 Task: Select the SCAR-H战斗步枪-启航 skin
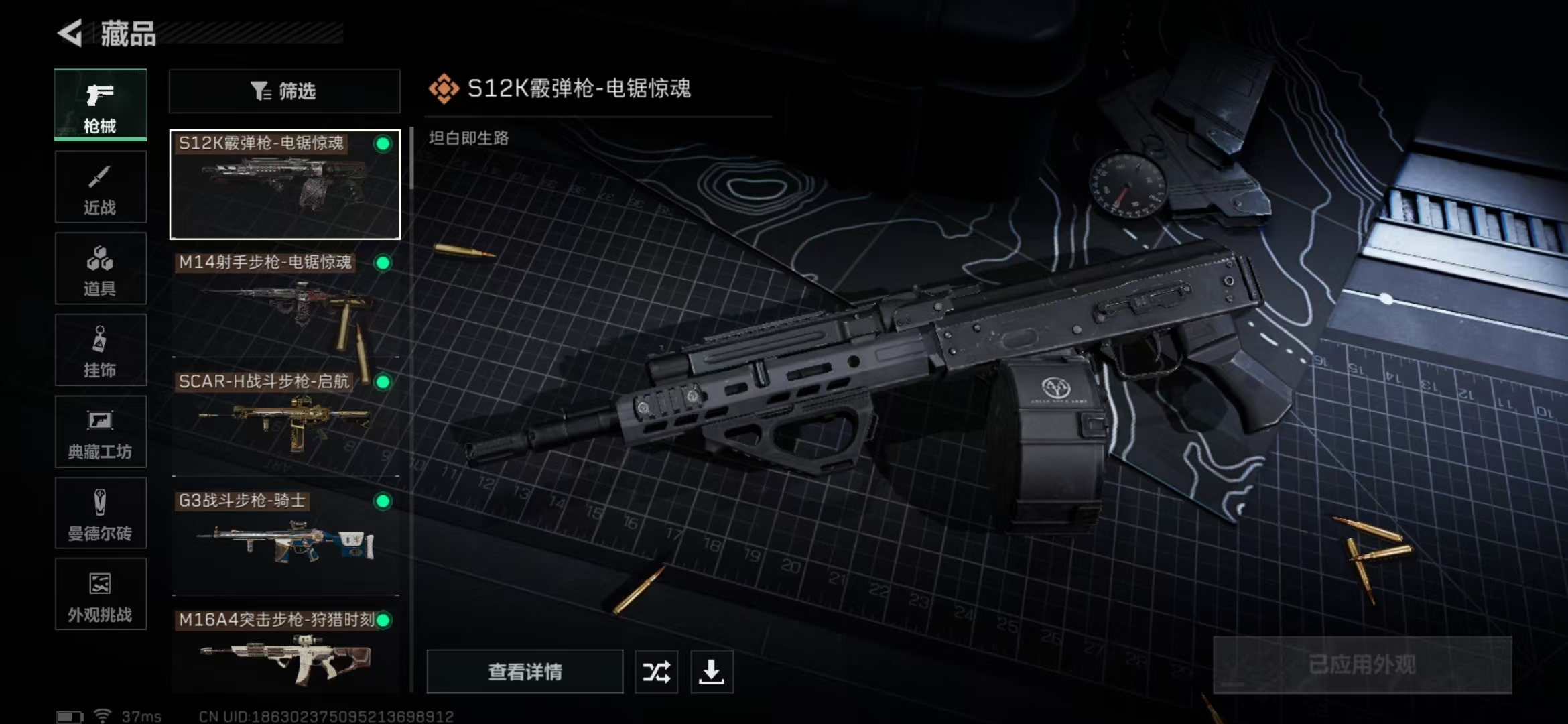(285, 424)
